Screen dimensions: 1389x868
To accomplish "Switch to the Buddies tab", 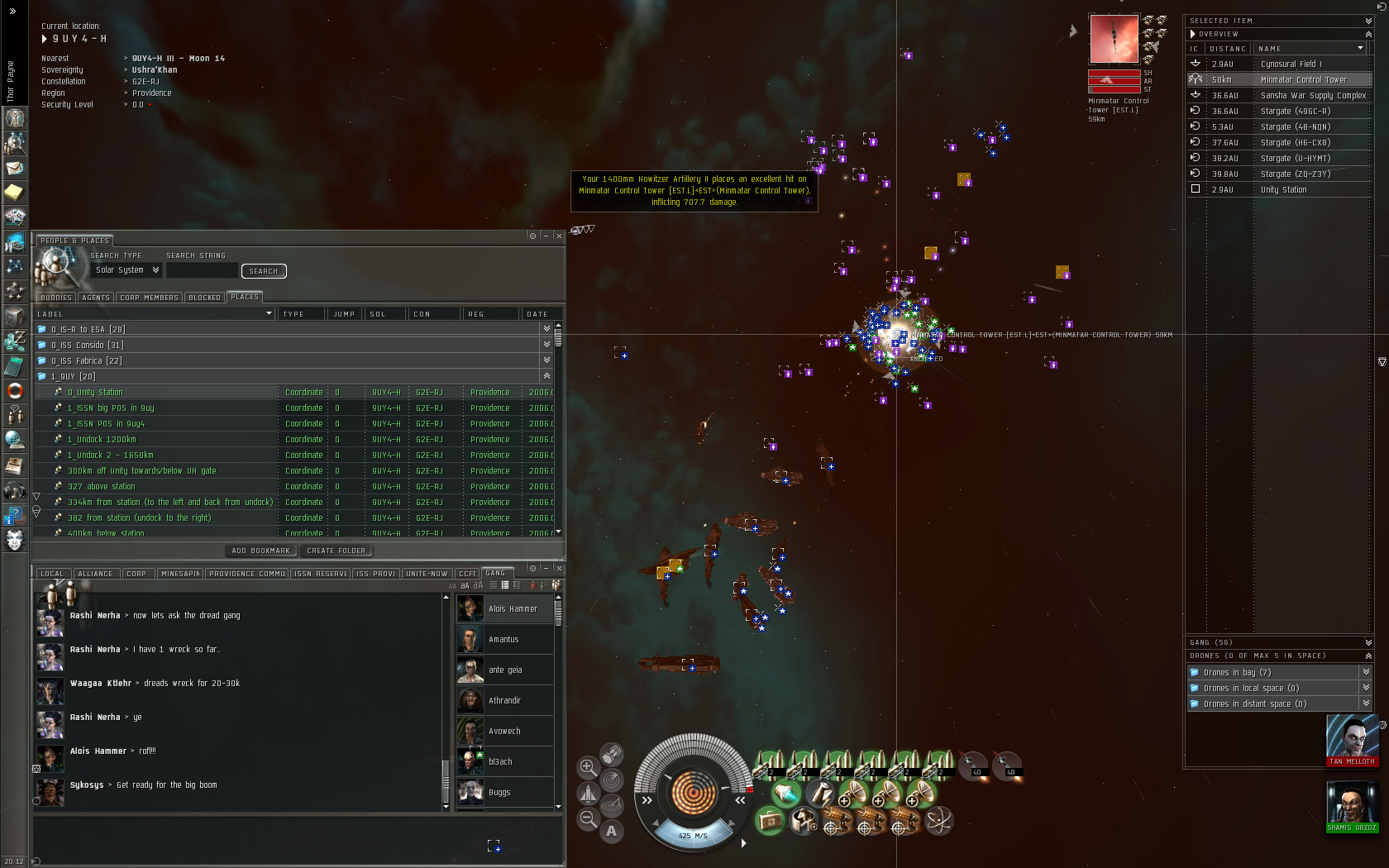I will point(55,298).
